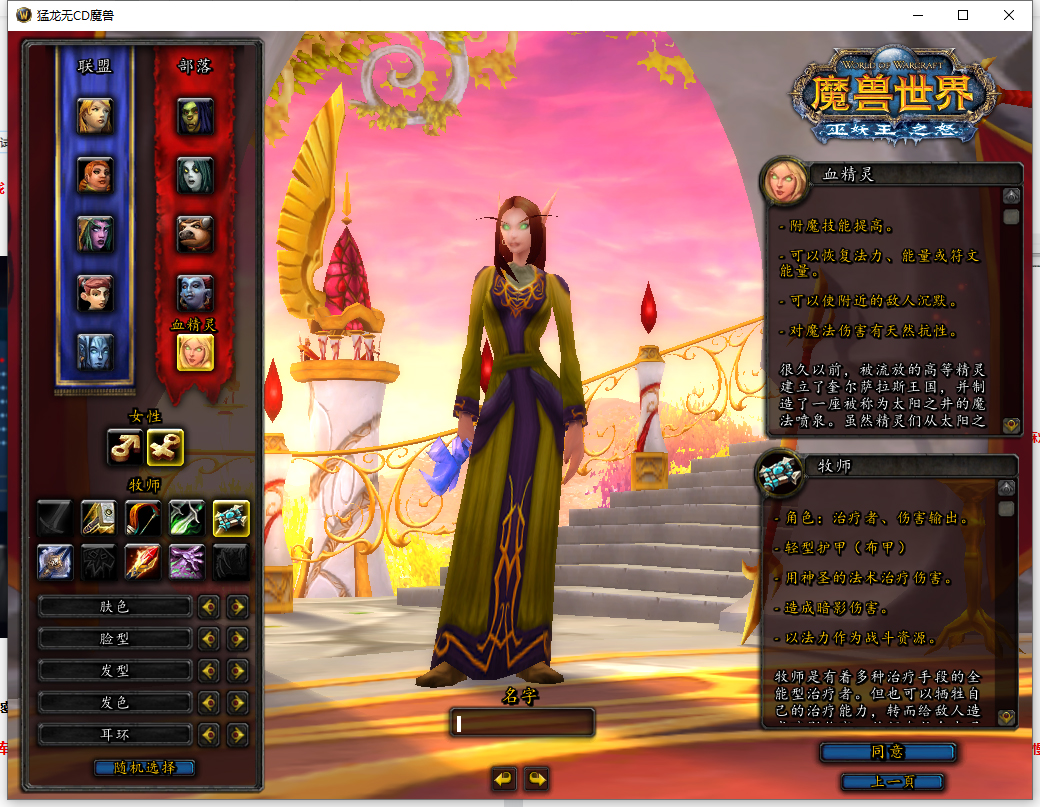The height and width of the screenshot is (807, 1040).
Task: Advance to next 发色 hair color
Action: [x=237, y=703]
